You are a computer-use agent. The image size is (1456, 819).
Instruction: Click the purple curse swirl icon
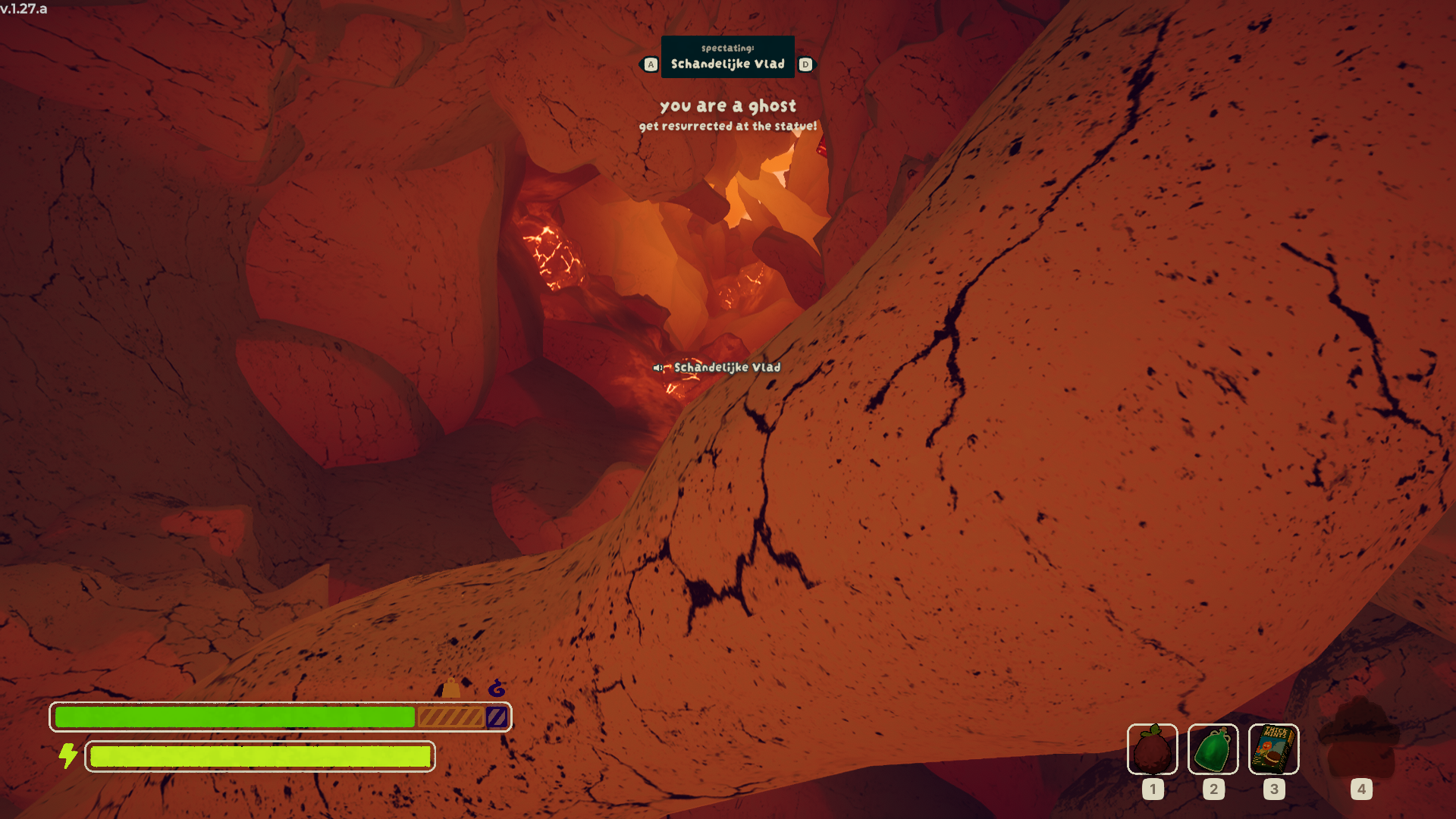click(x=497, y=688)
